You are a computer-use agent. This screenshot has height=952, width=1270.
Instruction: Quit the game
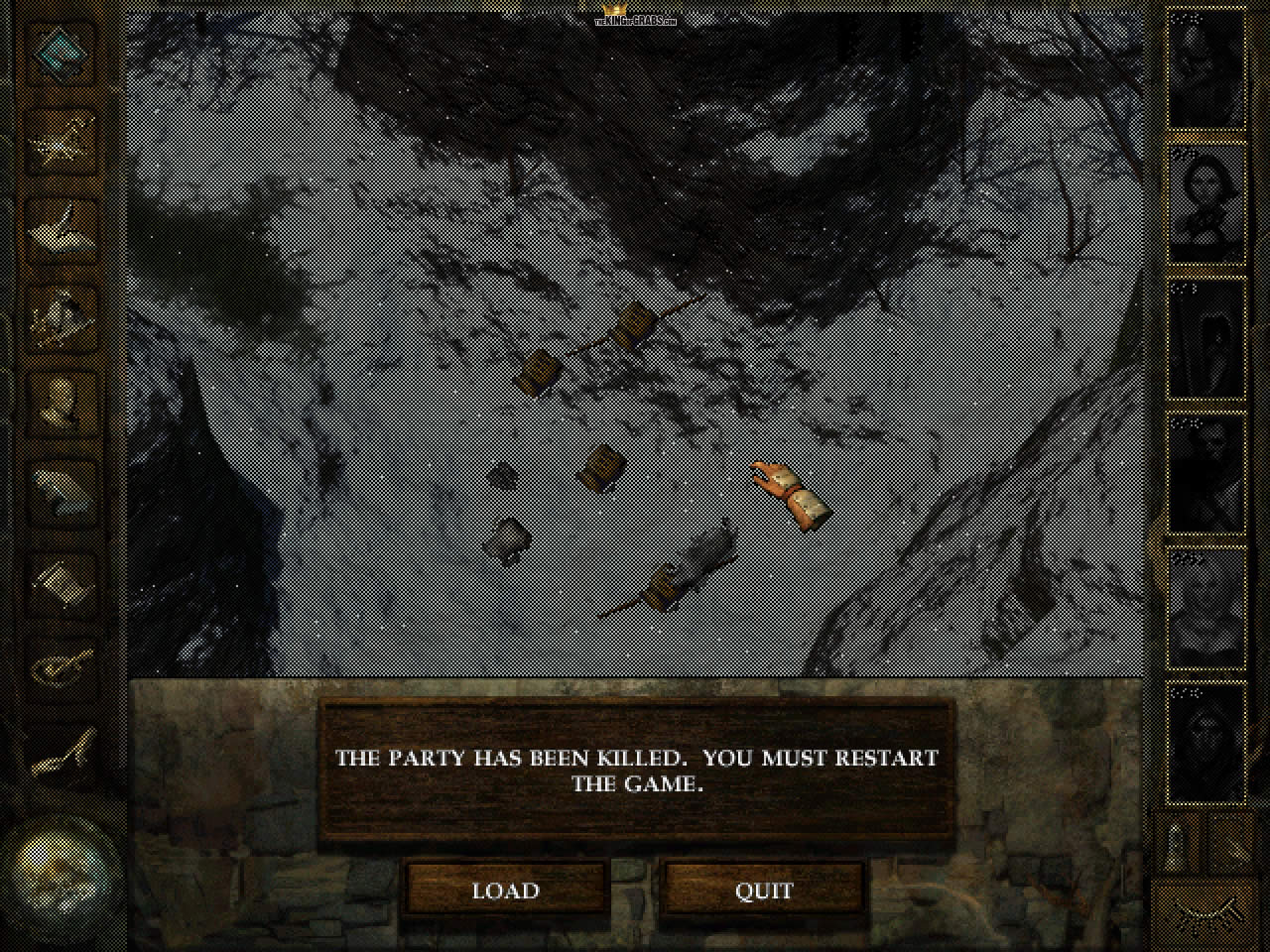coord(764,890)
